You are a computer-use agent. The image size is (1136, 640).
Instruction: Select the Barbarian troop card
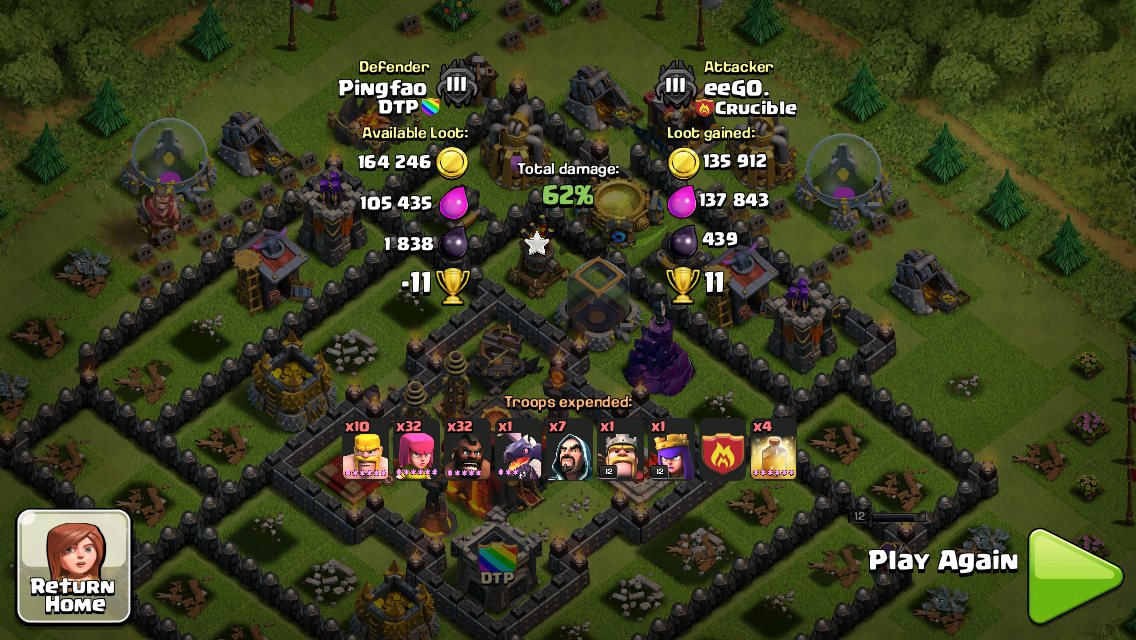(x=365, y=451)
